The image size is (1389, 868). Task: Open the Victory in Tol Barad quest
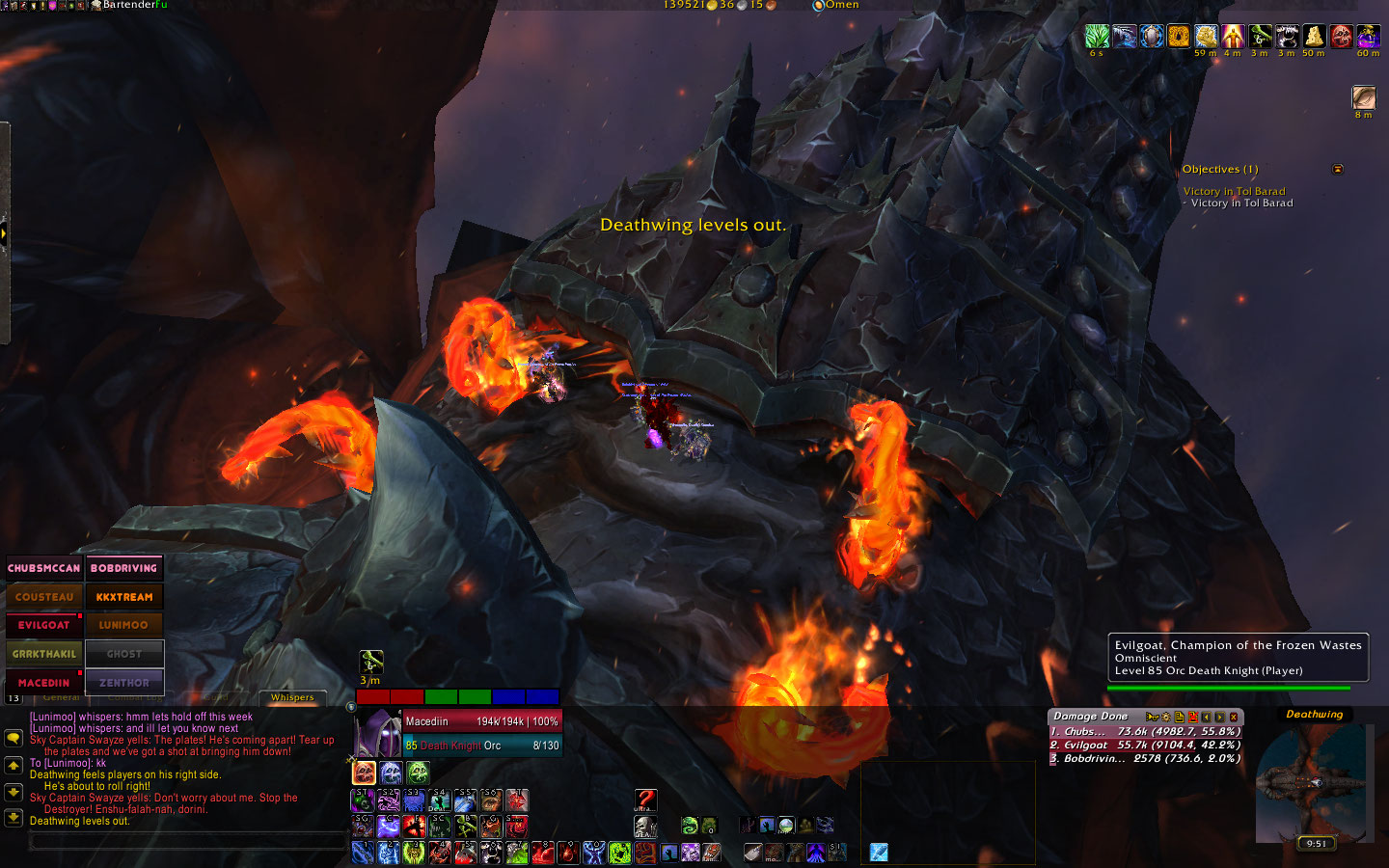[1234, 191]
